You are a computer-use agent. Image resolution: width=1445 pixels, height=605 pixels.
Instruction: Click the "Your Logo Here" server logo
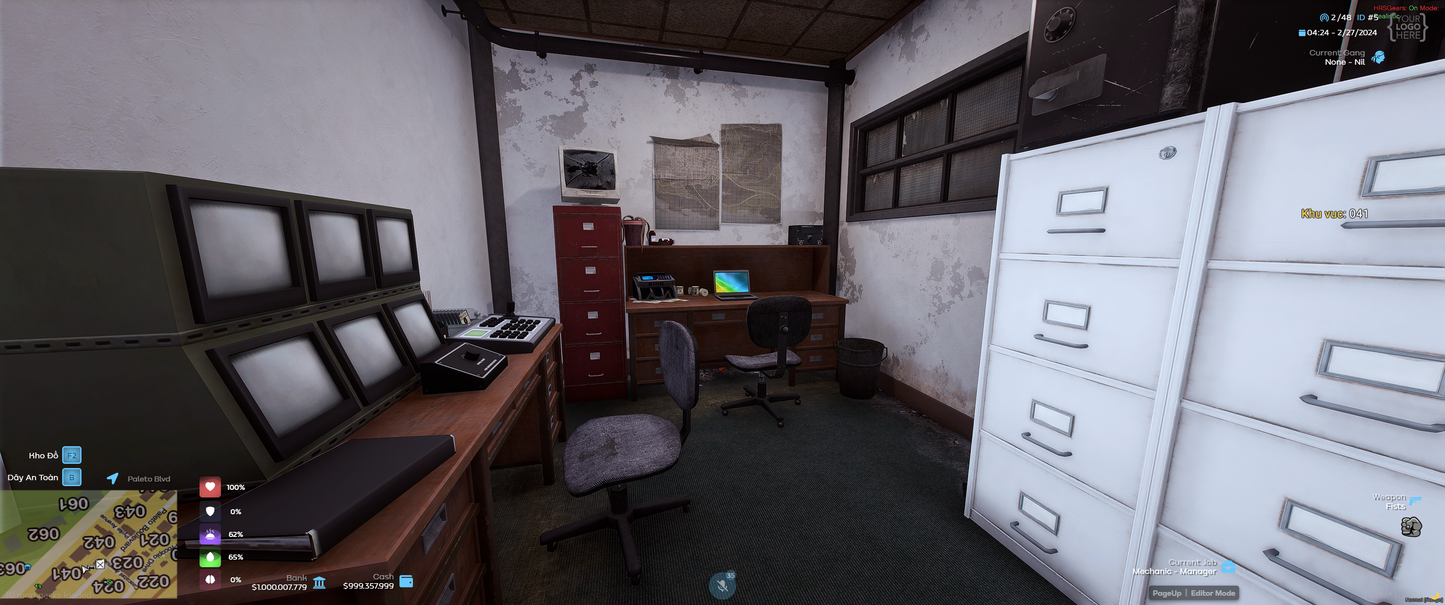point(1408,27)
